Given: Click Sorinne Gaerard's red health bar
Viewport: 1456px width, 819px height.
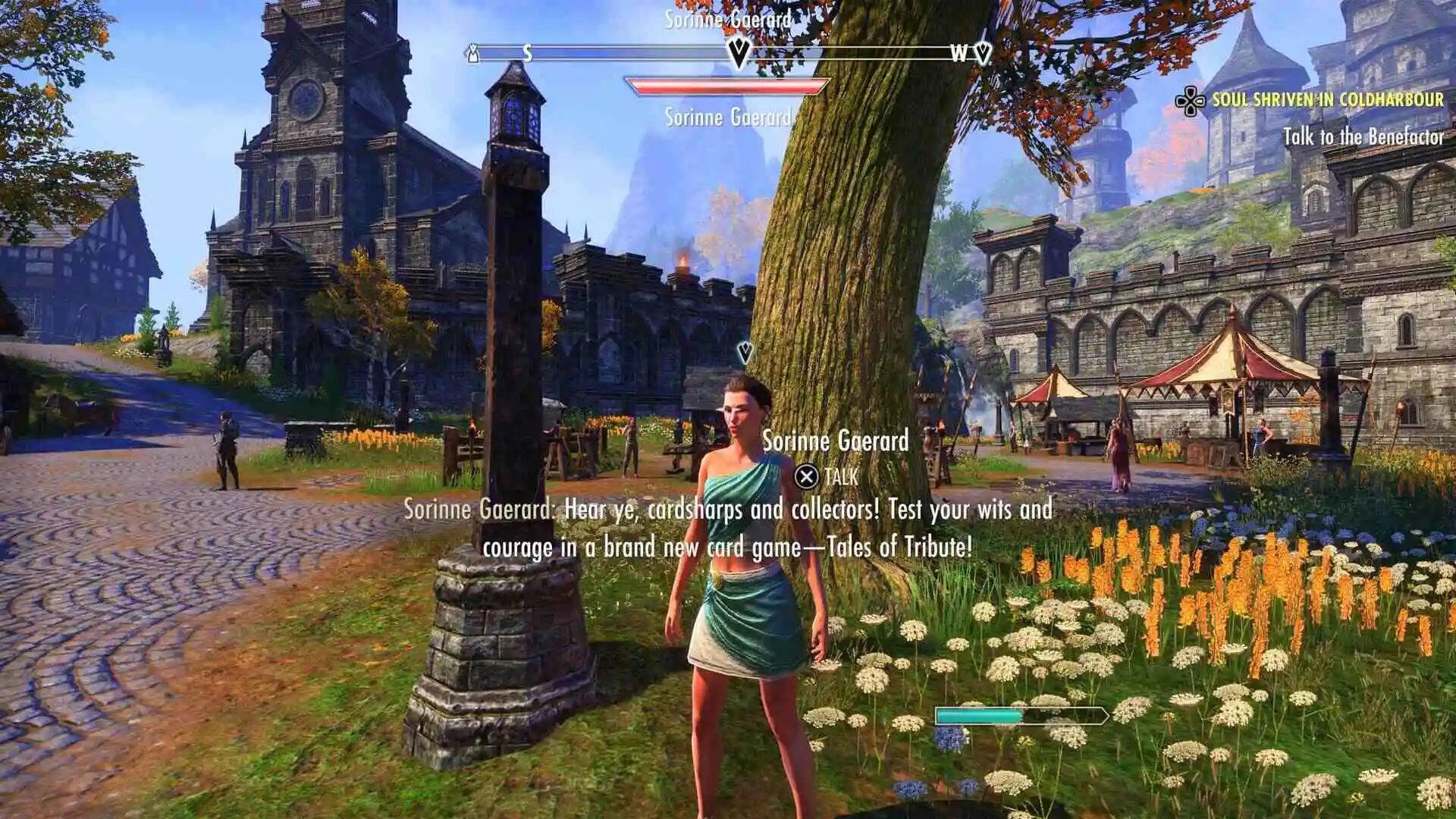Looking at the screenshot, I should 725,87.
